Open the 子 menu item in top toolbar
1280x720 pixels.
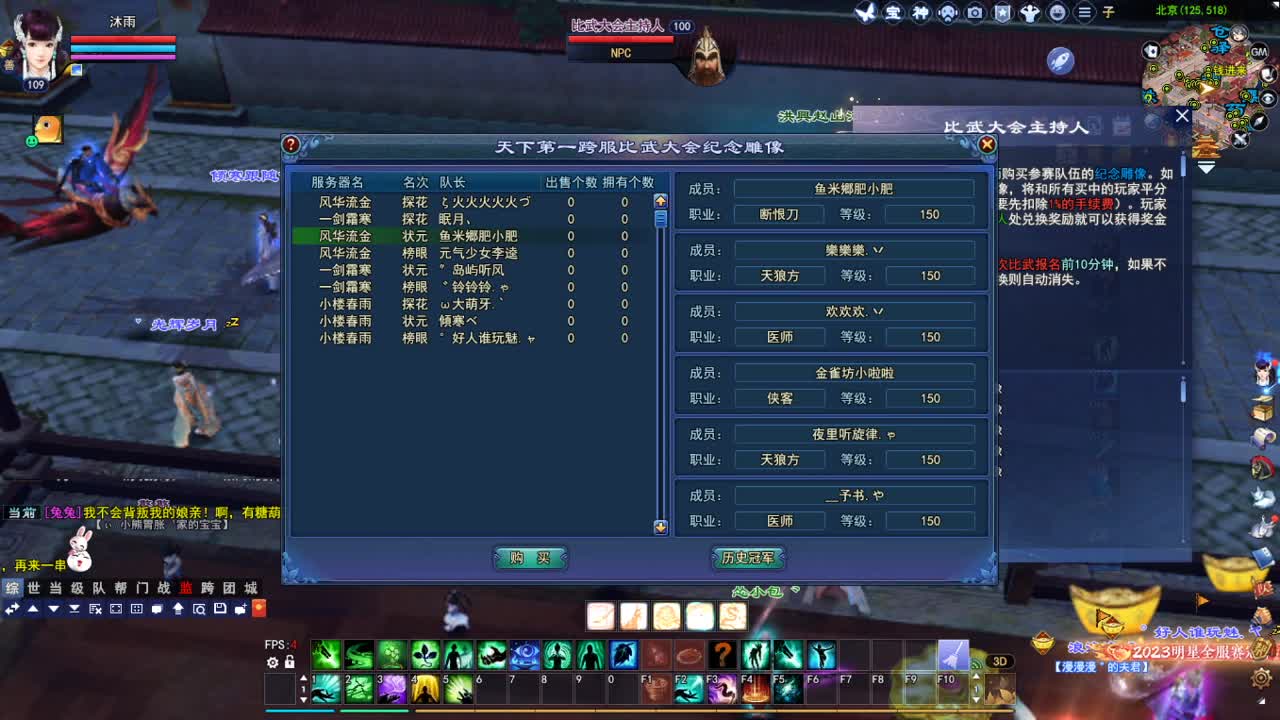pos(1108,13)
